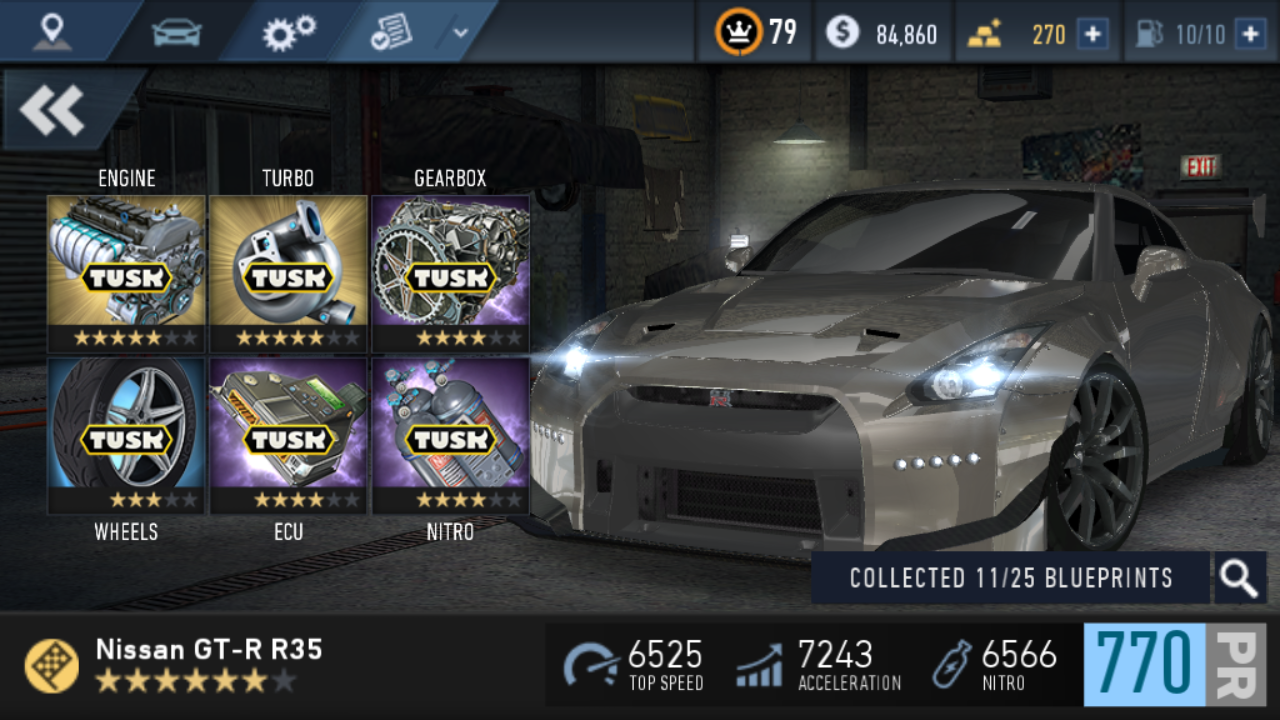Open the checklist missions tab
This screenshot has width=1280, height=720.
(391, 32)
